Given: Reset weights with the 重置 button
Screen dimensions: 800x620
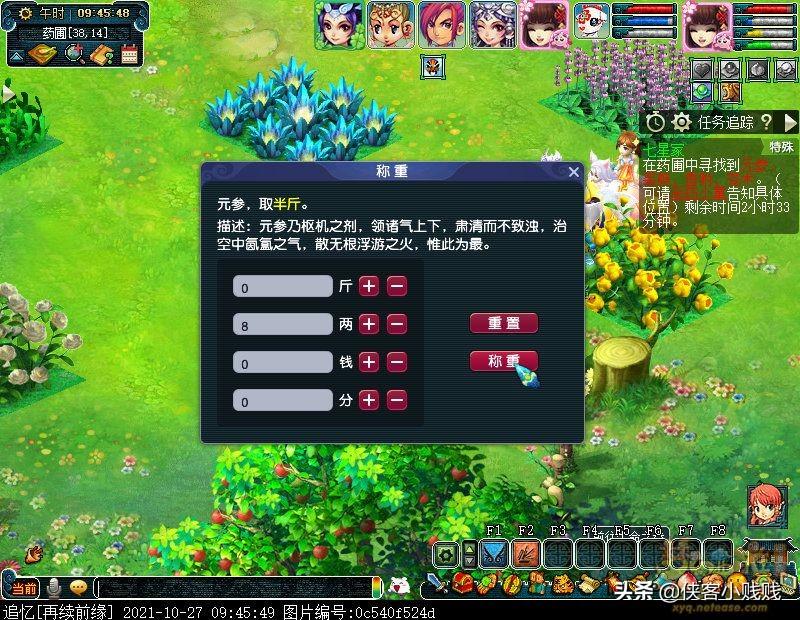Looking at the screenshot, I should click(504, 323).
